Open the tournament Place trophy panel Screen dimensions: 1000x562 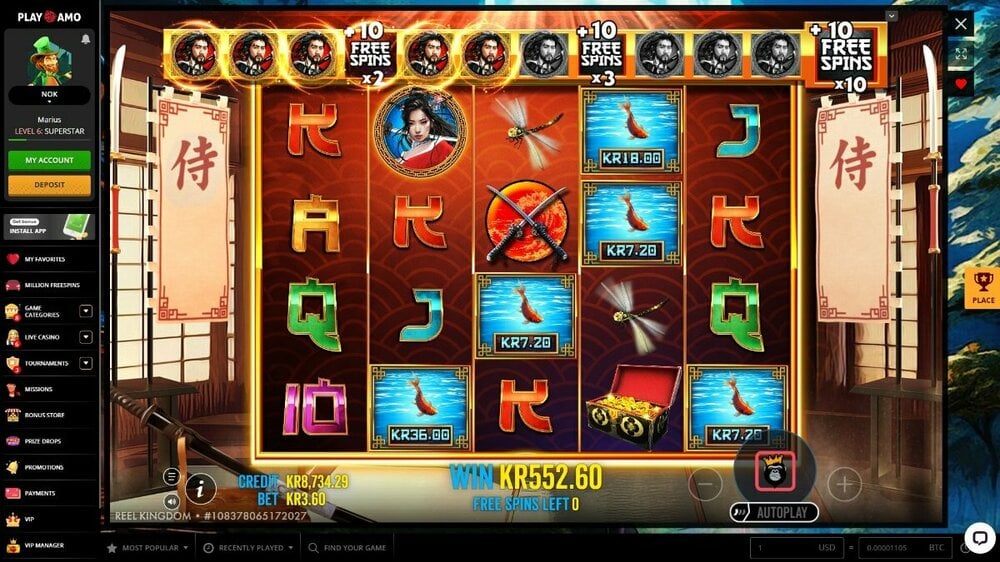(983, 289)
